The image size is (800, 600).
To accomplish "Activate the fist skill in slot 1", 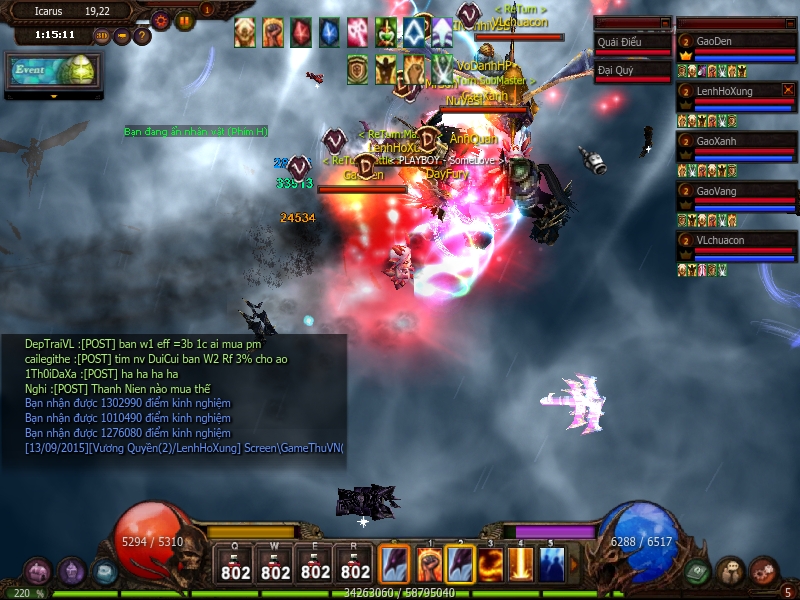I will click(x=431, y=565).
